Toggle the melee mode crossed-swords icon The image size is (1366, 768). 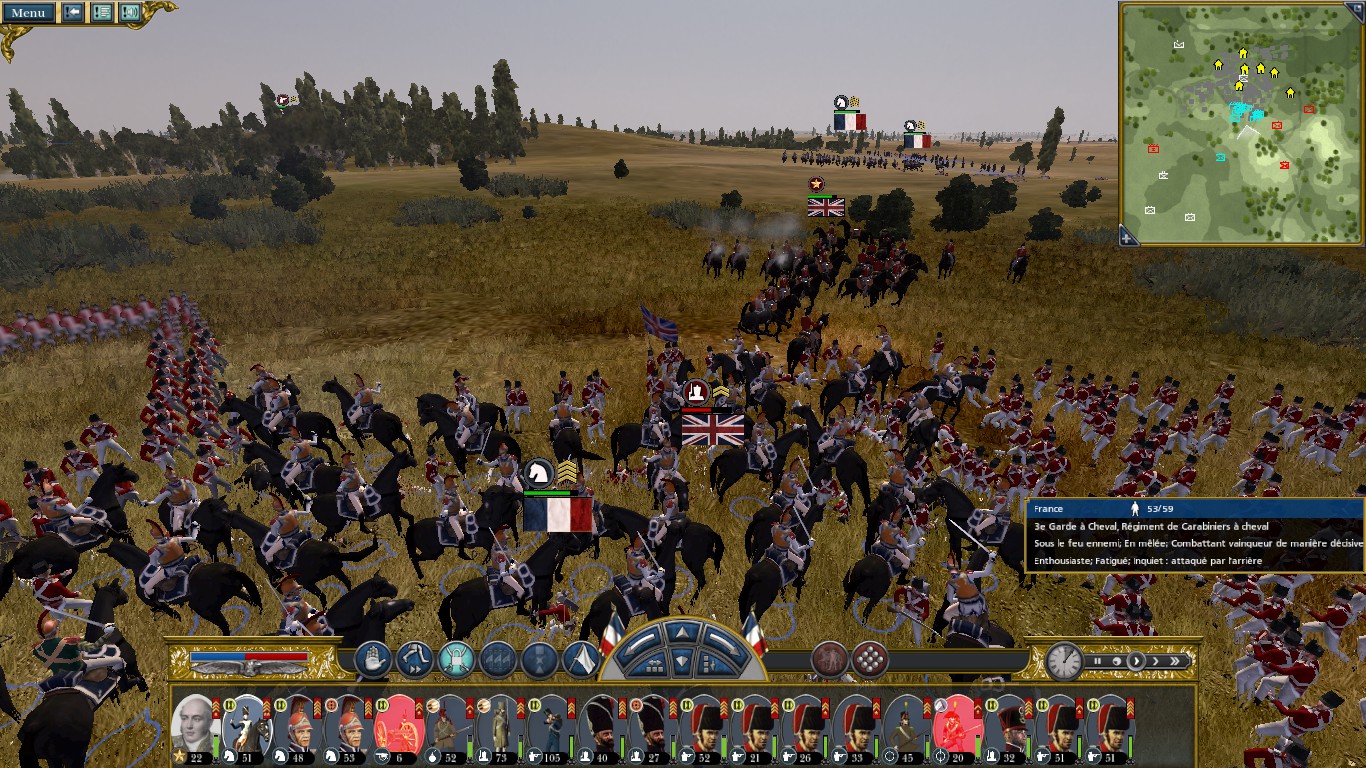[456, 660]
